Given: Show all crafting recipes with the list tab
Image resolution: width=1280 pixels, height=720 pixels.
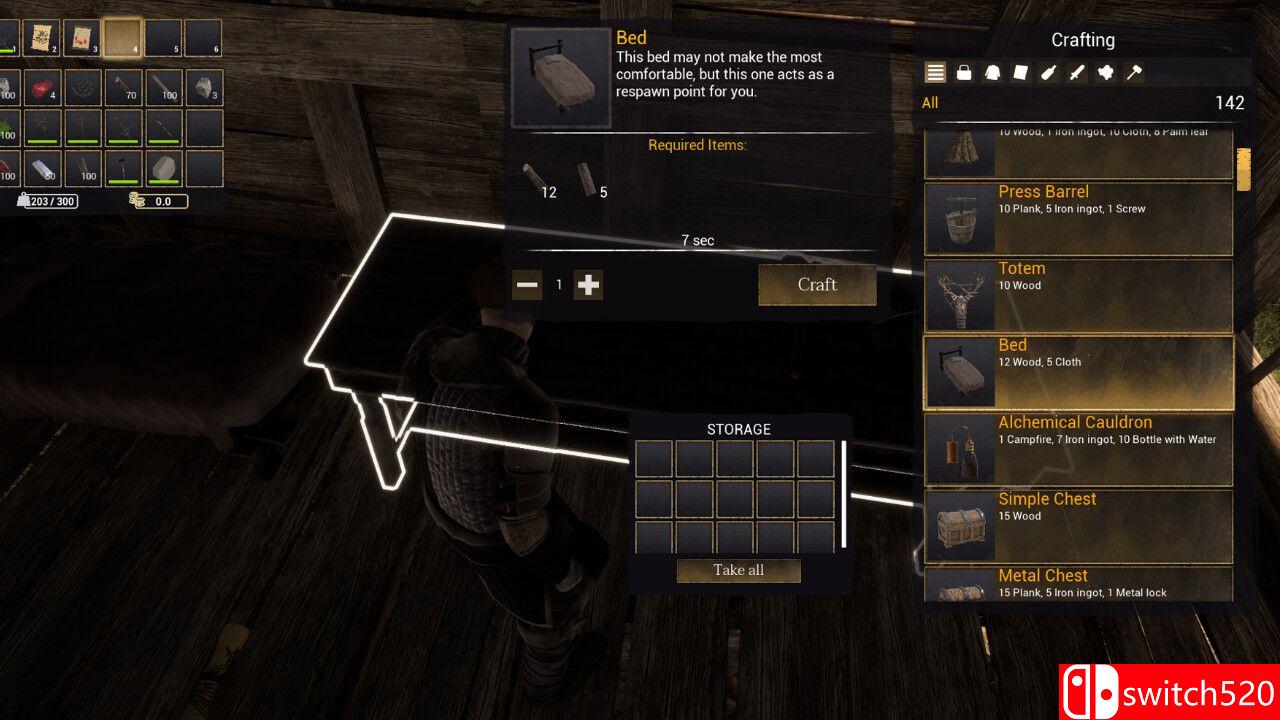Looking at the screenshot, I should coord(935,72).
